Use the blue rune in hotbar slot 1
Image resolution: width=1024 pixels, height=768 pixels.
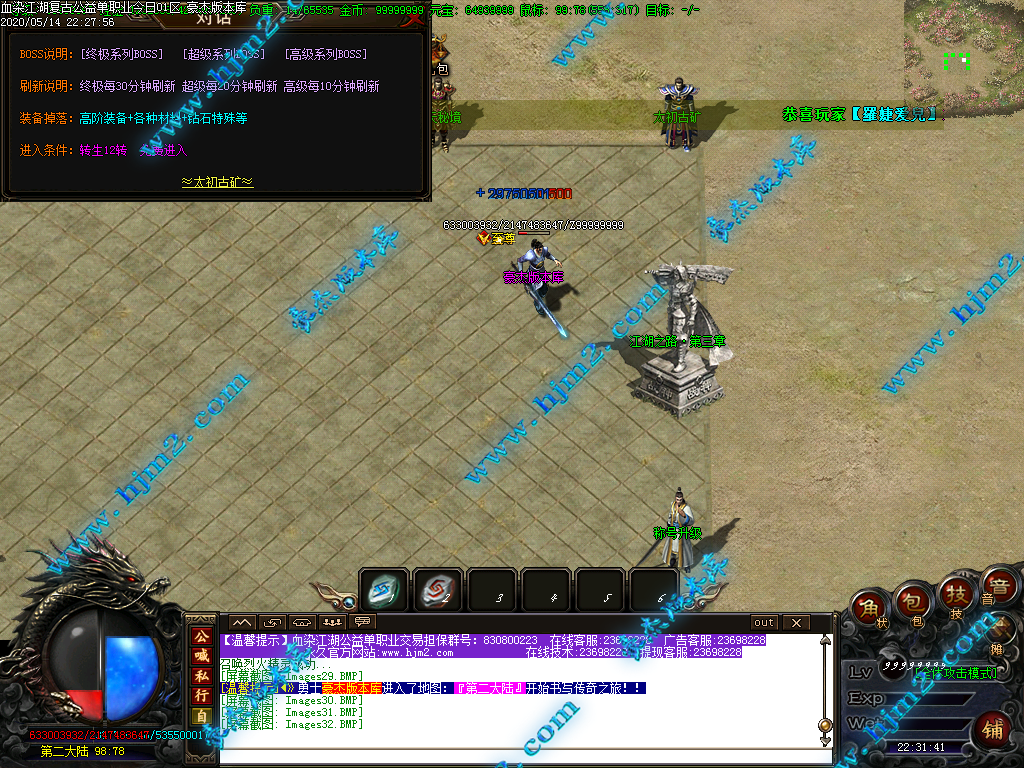(x=384, y=591)
